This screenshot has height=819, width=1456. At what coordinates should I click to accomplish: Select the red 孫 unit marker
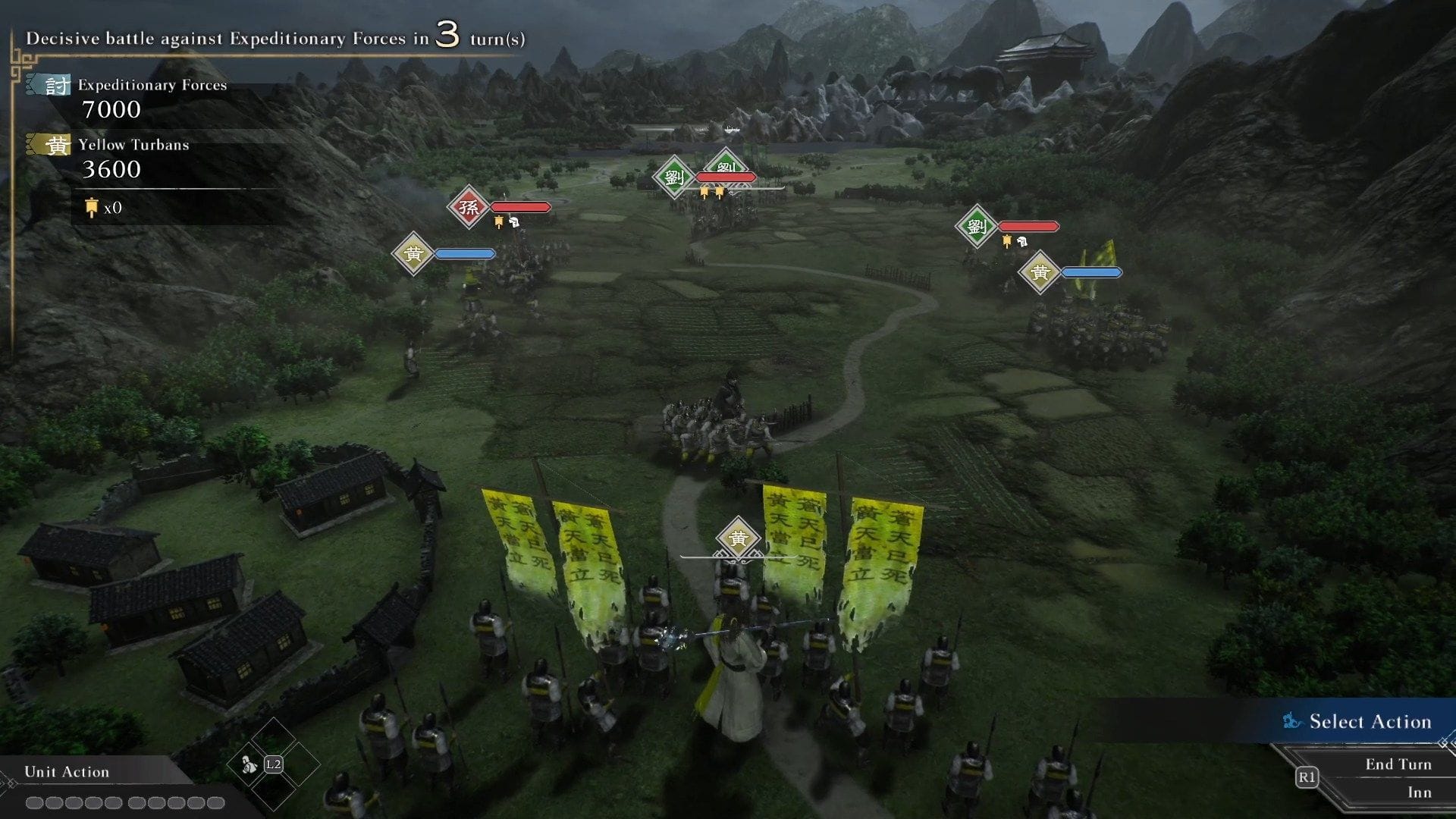point(469,207)
